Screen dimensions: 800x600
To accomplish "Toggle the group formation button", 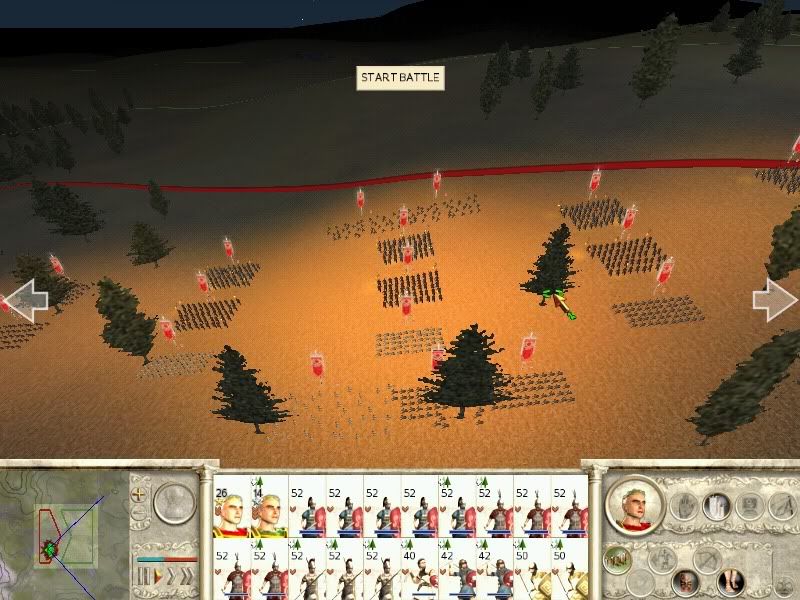I will click(x=620, y=560).
